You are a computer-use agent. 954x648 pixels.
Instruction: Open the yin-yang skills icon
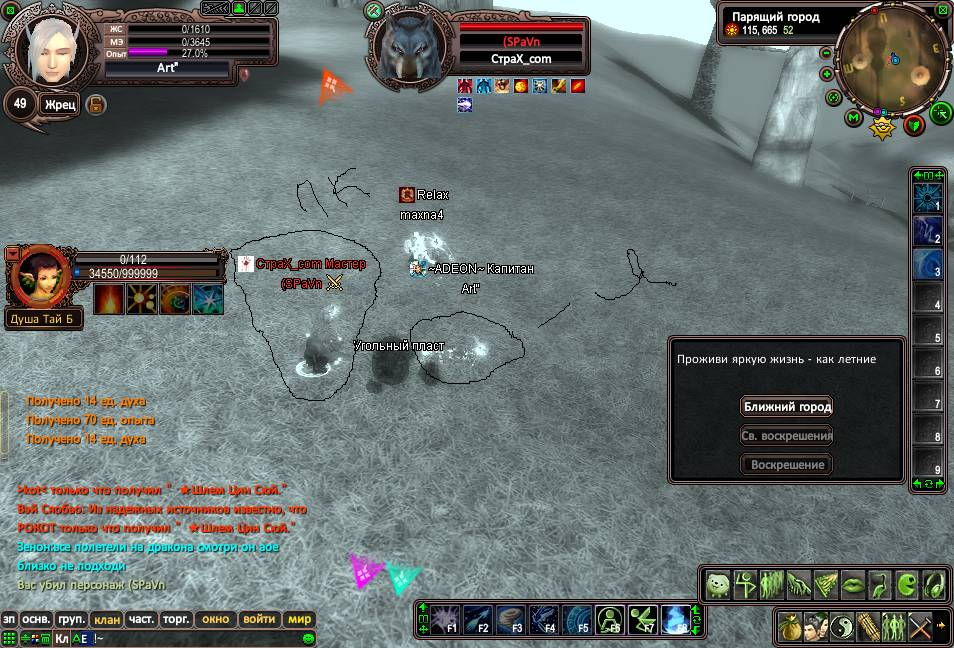[x=842, y=627]
